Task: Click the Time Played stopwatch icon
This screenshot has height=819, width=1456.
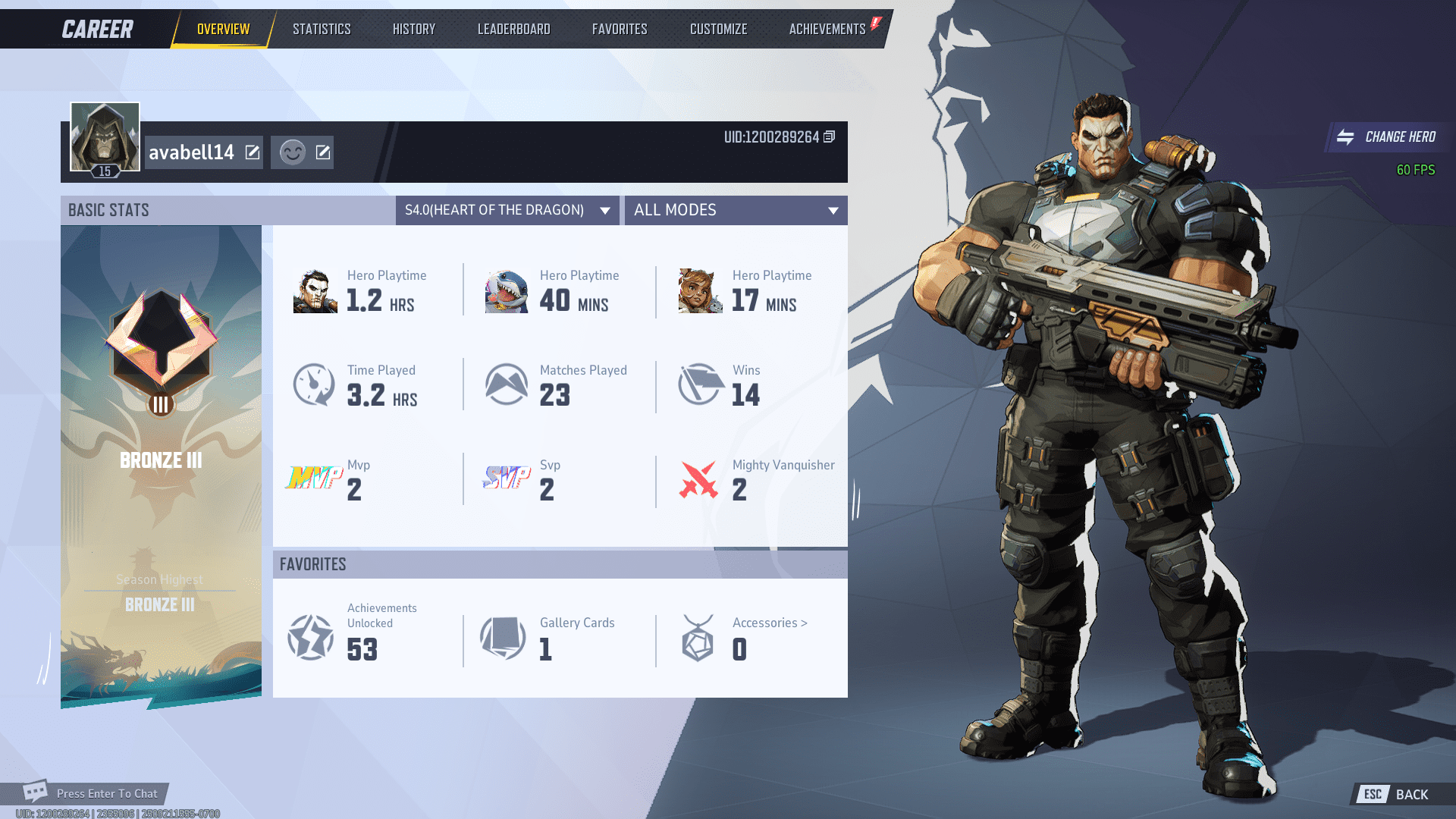Action: point(314,384)
